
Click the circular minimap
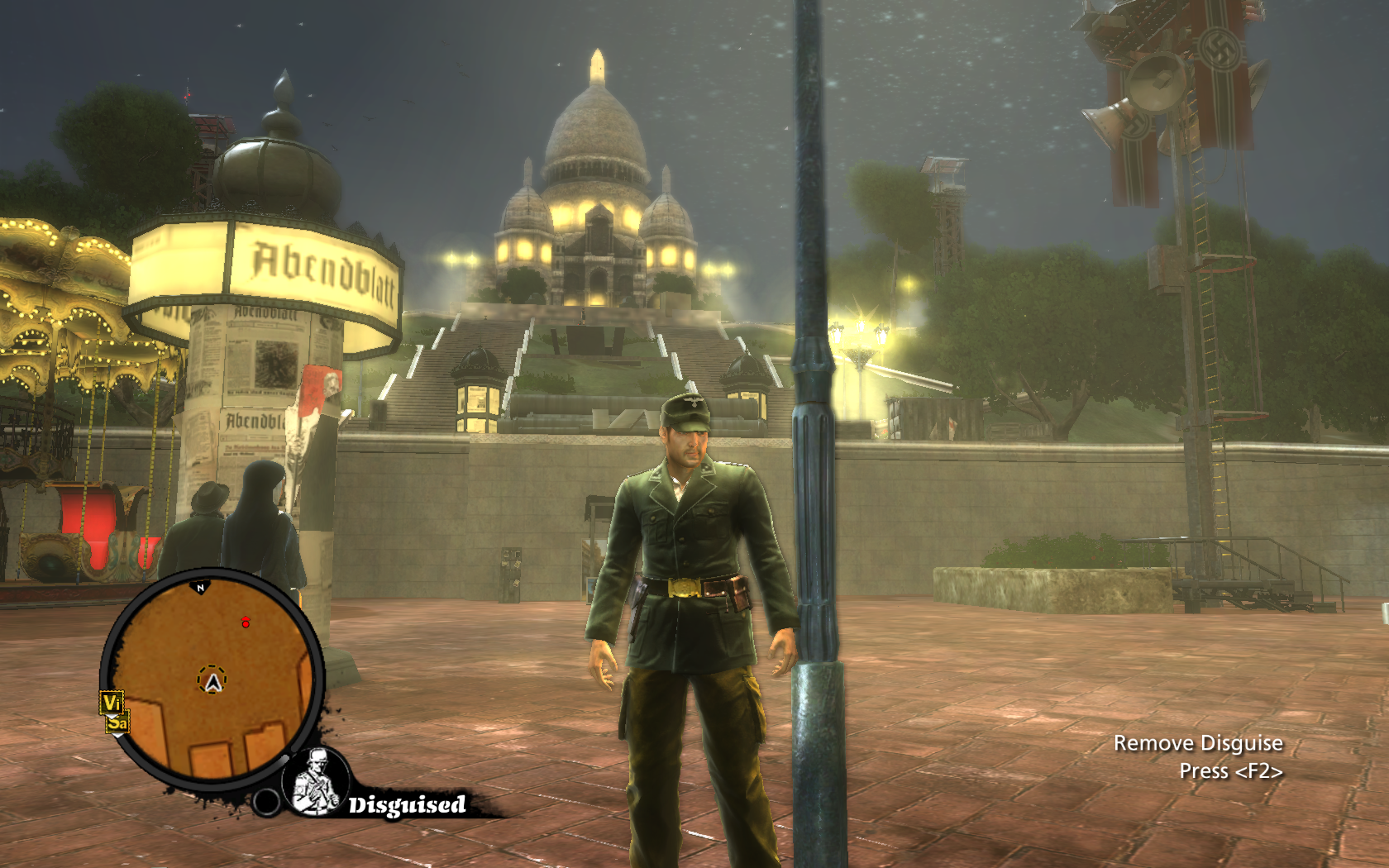[212, 680]
